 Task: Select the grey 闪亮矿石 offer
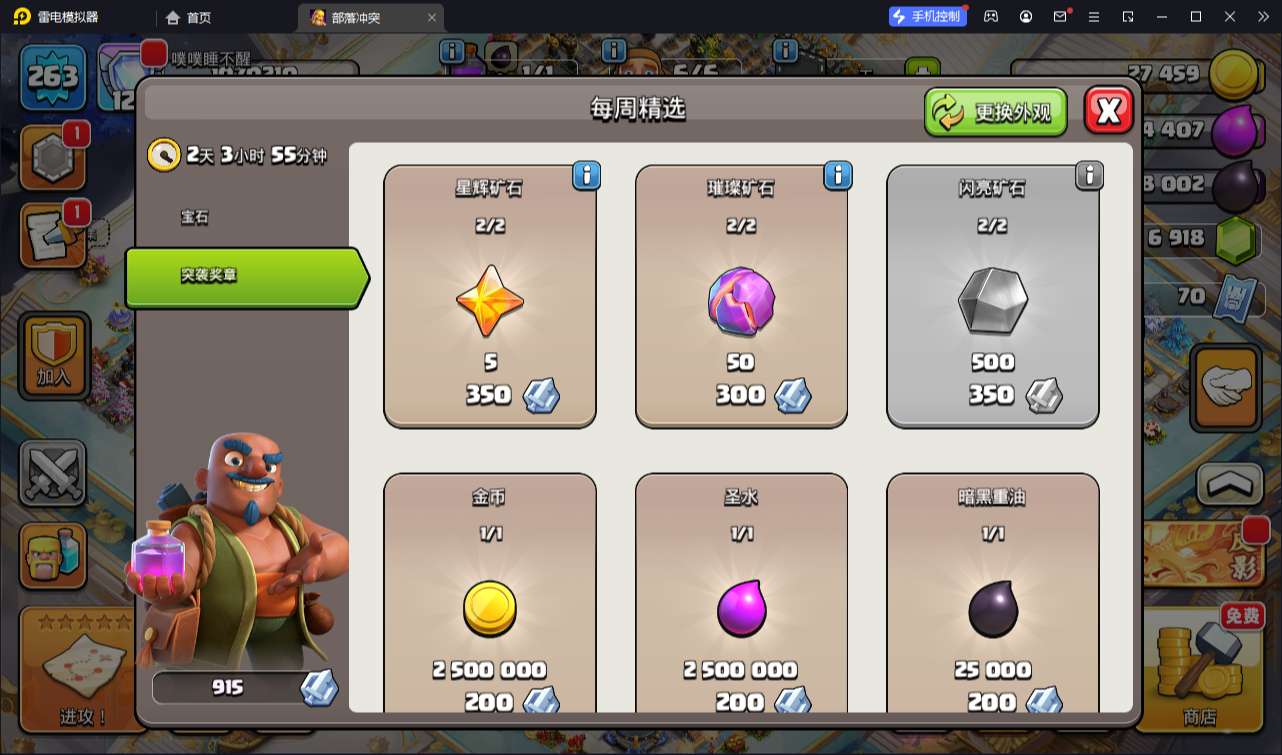992,297
